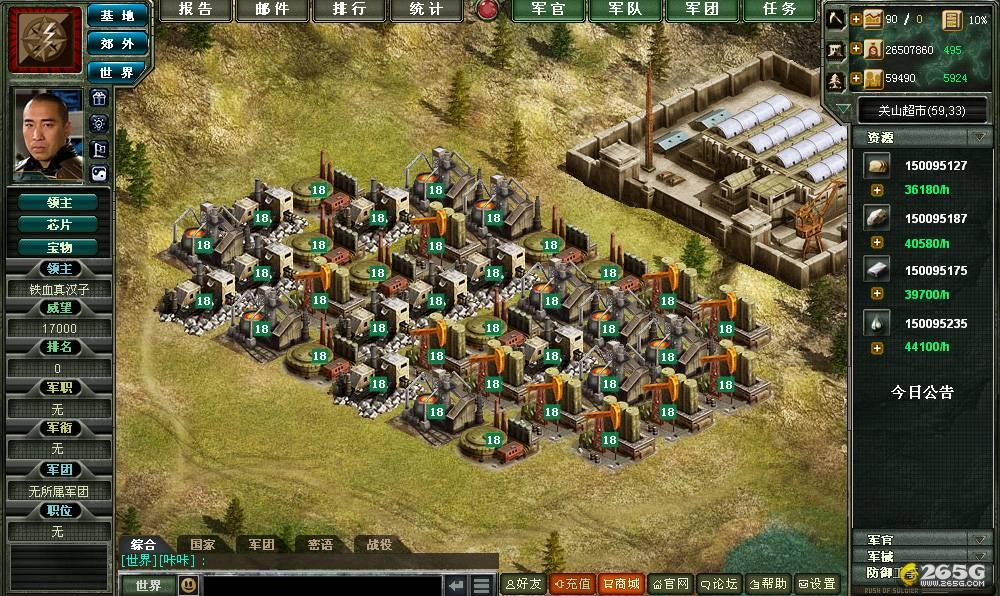The height and width of the screenshot is (596, 1000).
Task: Click the commander portrait
Action: pyautogui.click(x=47, y=134)
